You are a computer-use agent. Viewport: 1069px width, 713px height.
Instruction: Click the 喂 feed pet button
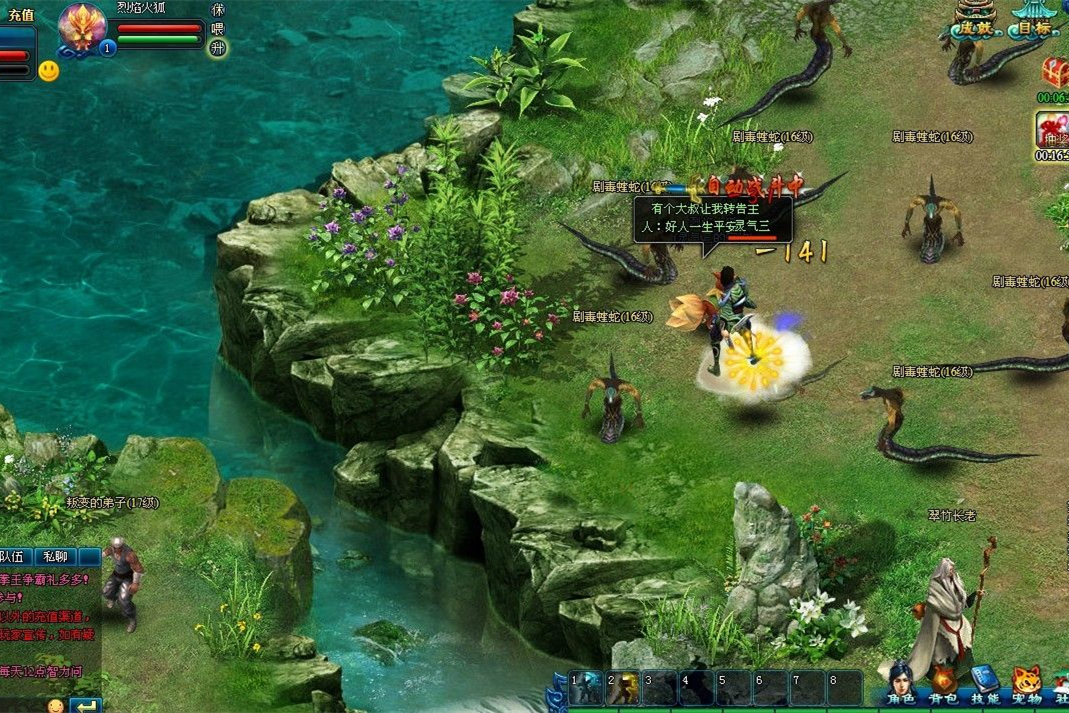[218, 28]
